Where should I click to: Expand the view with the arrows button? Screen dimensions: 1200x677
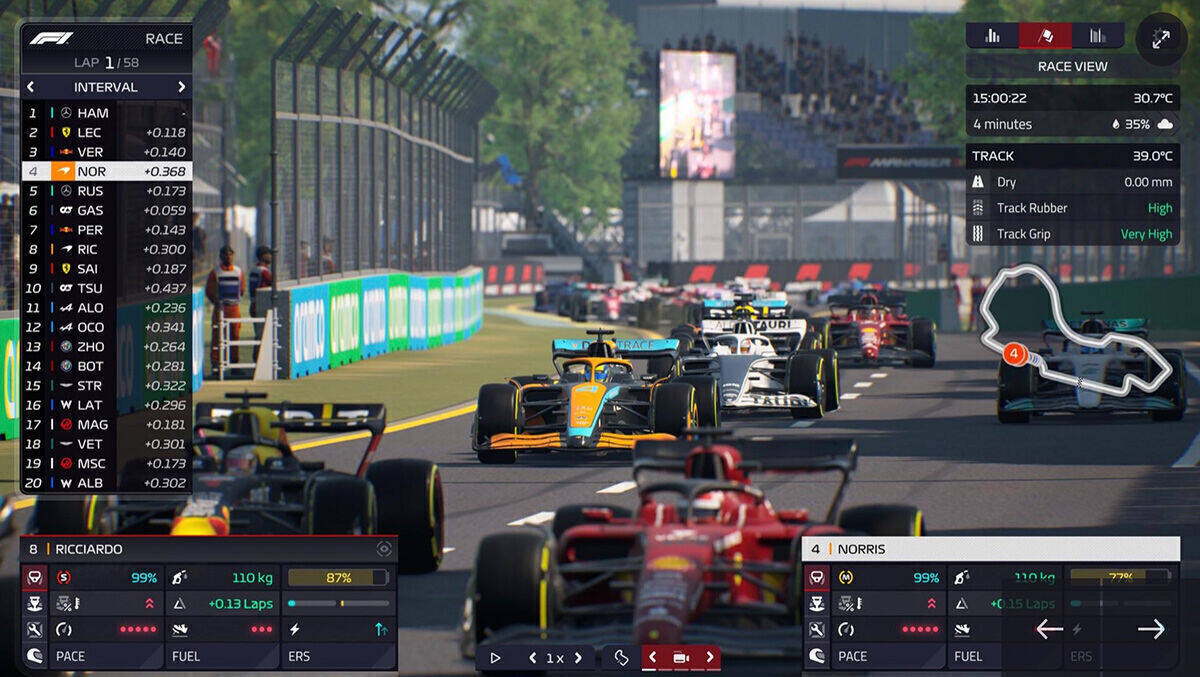click(1161, 39)
